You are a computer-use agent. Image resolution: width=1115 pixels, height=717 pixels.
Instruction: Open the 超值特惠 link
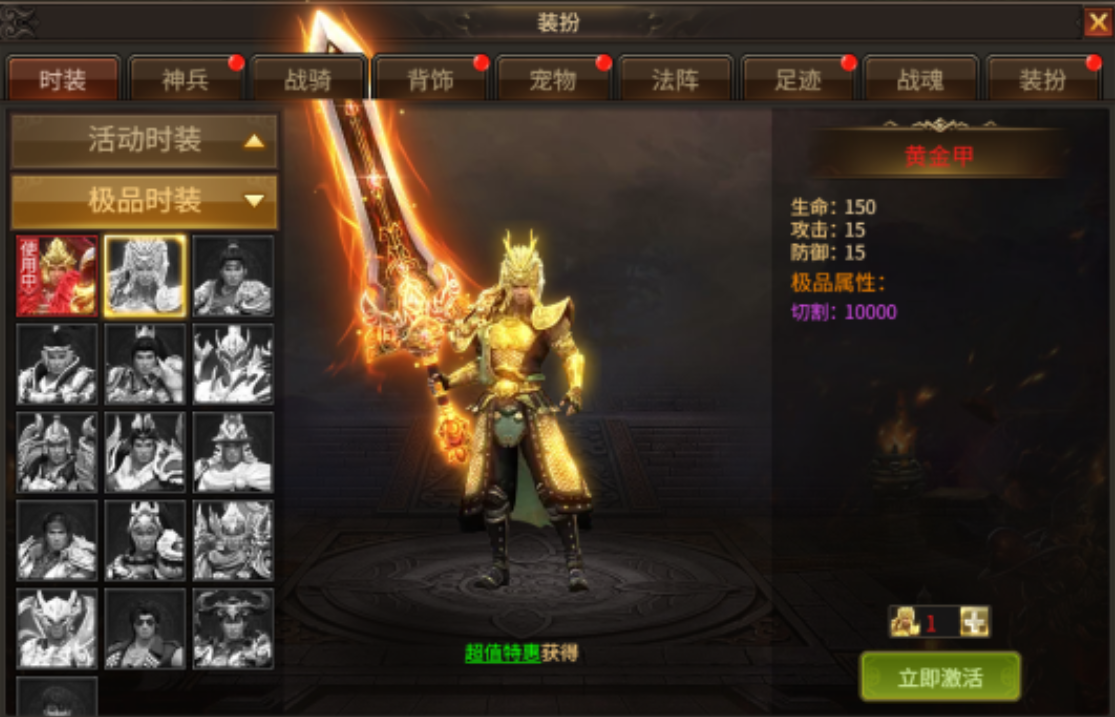coord(502,653)
